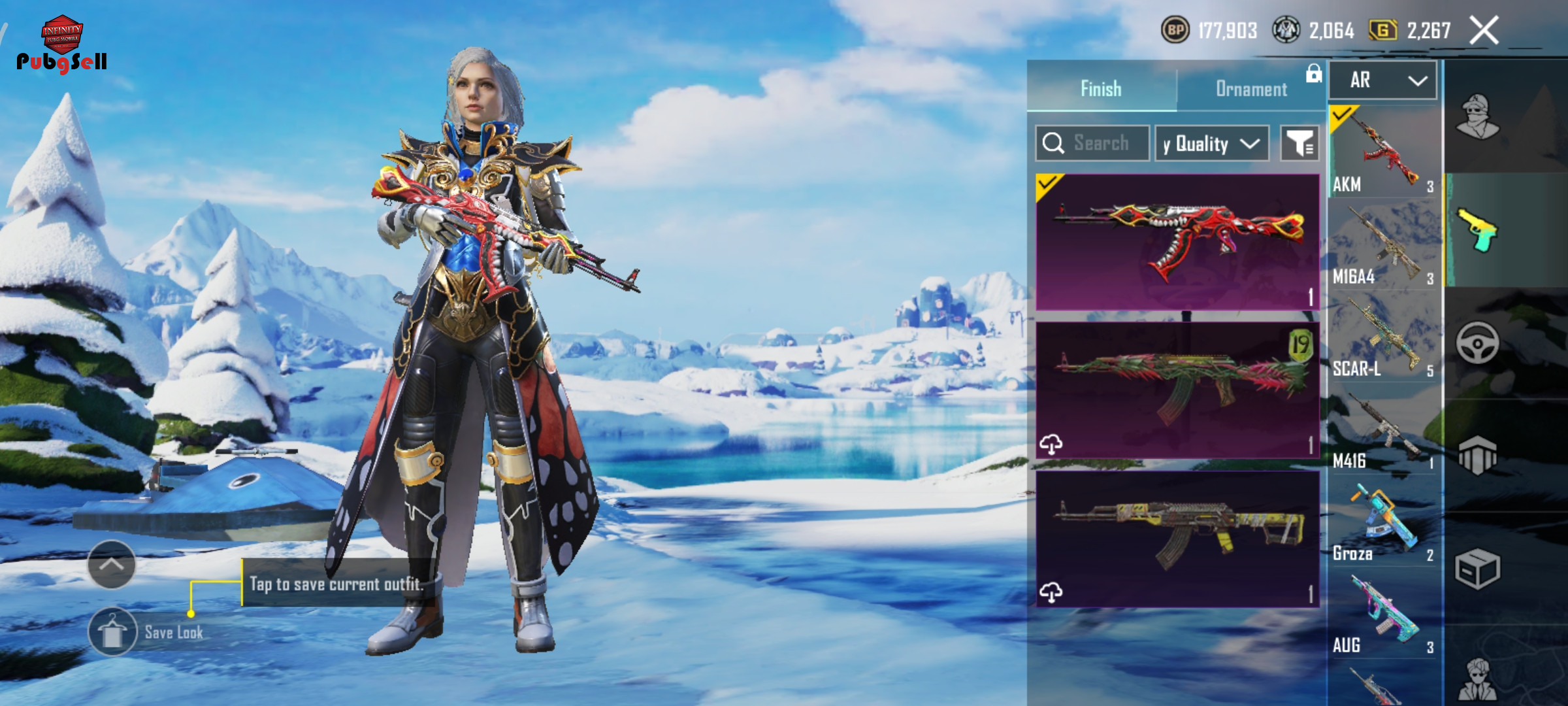
Task: Switch to the Finish tab
Action: pos(1102,88)
